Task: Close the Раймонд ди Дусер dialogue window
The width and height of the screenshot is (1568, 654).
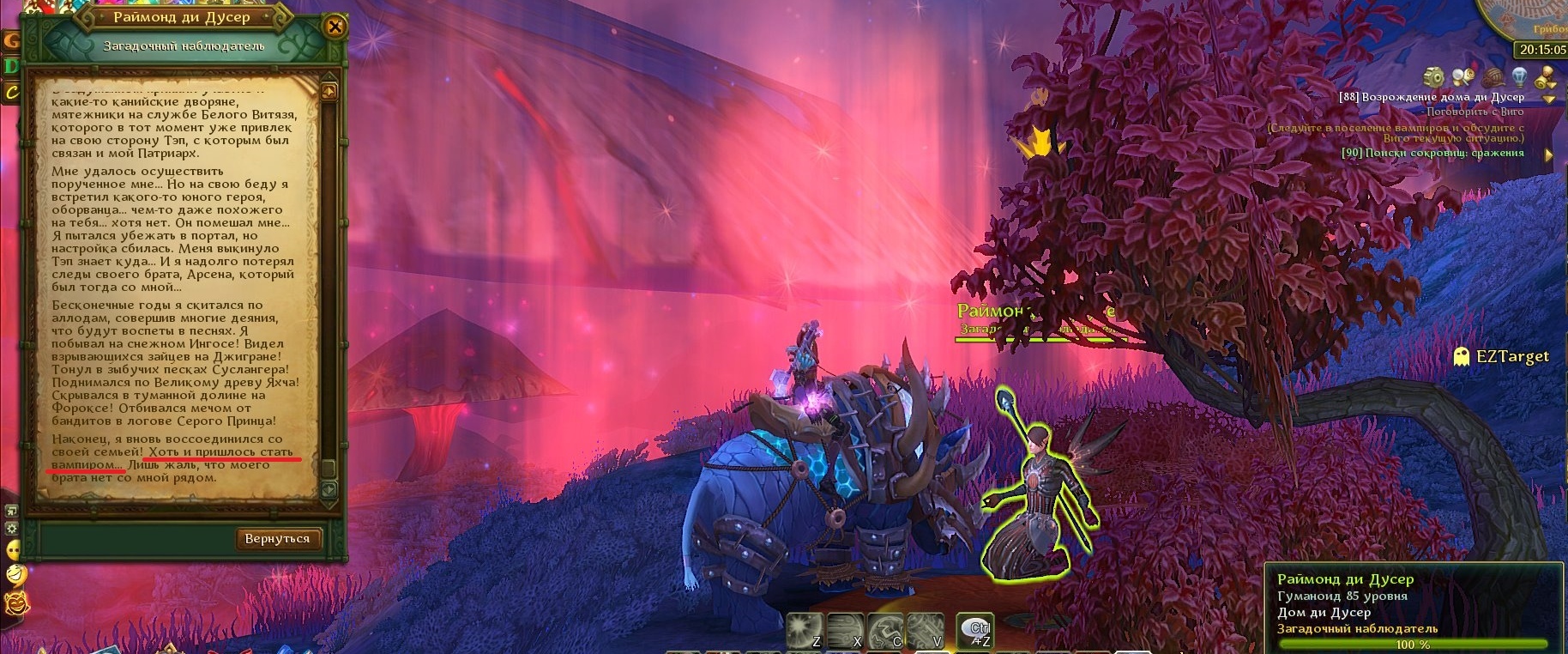Action: point(335,27)
